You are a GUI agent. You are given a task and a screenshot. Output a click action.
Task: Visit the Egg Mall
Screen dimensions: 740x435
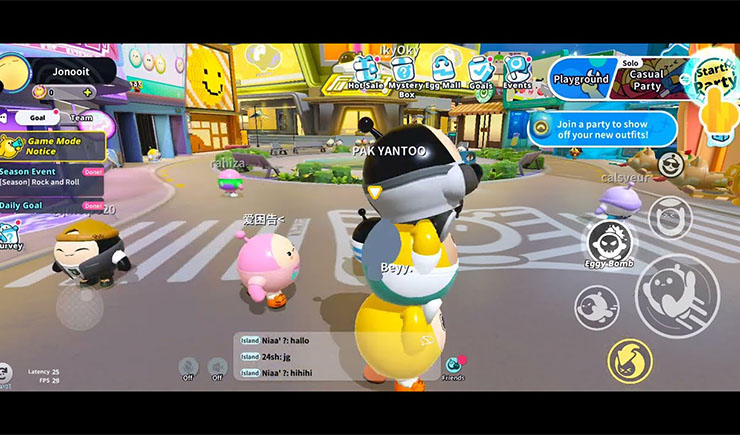(x=442, y=70)
